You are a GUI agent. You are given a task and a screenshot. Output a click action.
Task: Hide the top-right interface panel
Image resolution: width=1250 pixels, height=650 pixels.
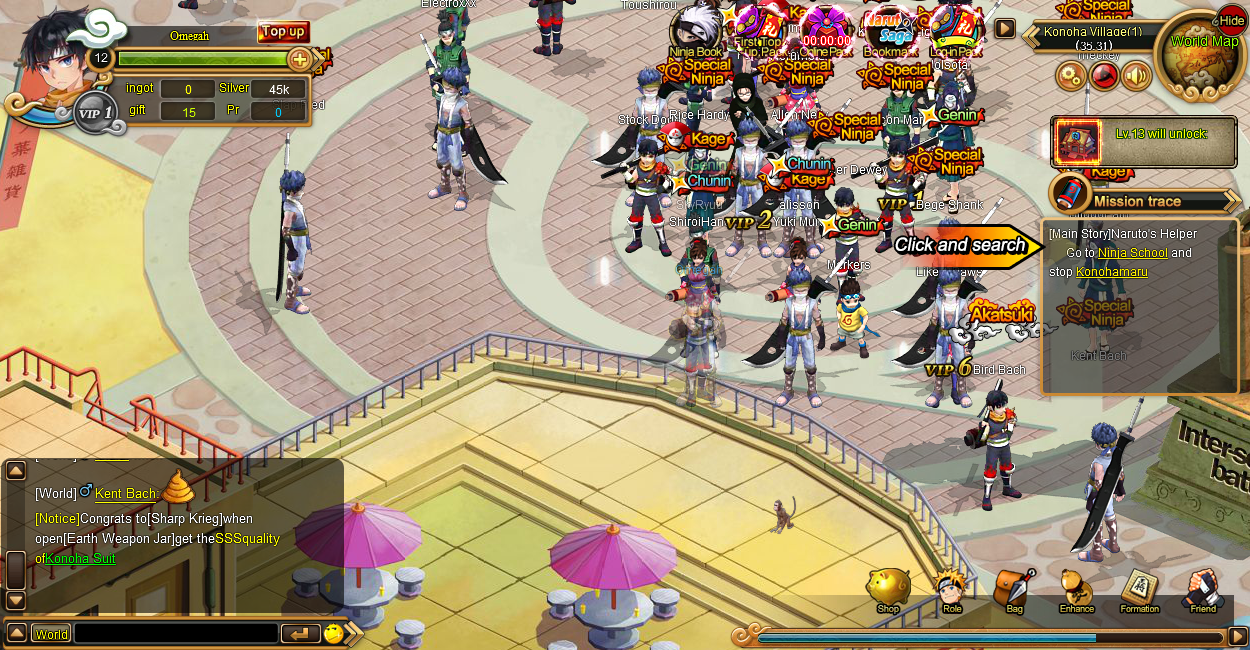1232,20
